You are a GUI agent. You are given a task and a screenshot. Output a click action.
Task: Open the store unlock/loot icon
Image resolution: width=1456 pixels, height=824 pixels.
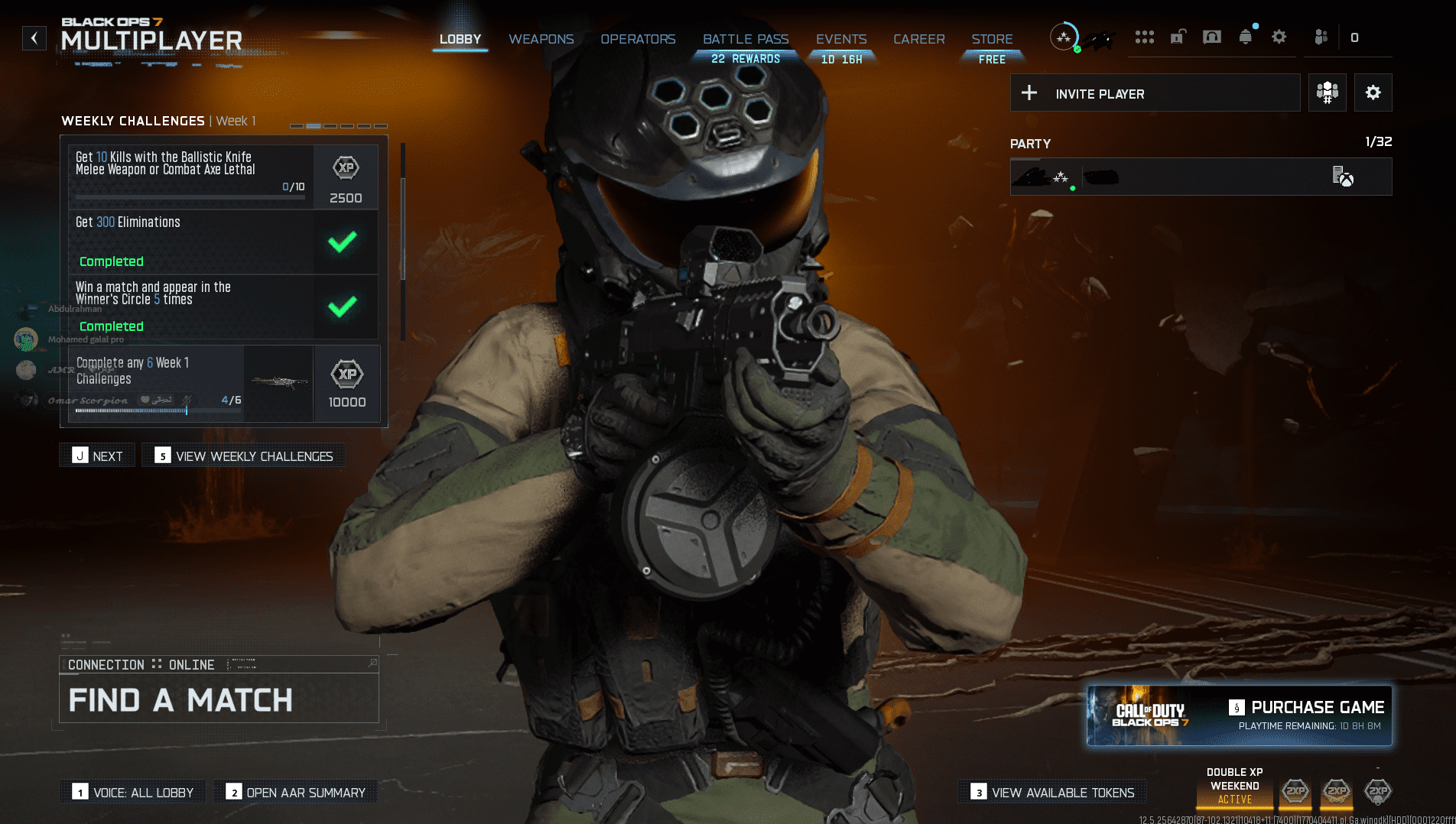pos(1178,36)
